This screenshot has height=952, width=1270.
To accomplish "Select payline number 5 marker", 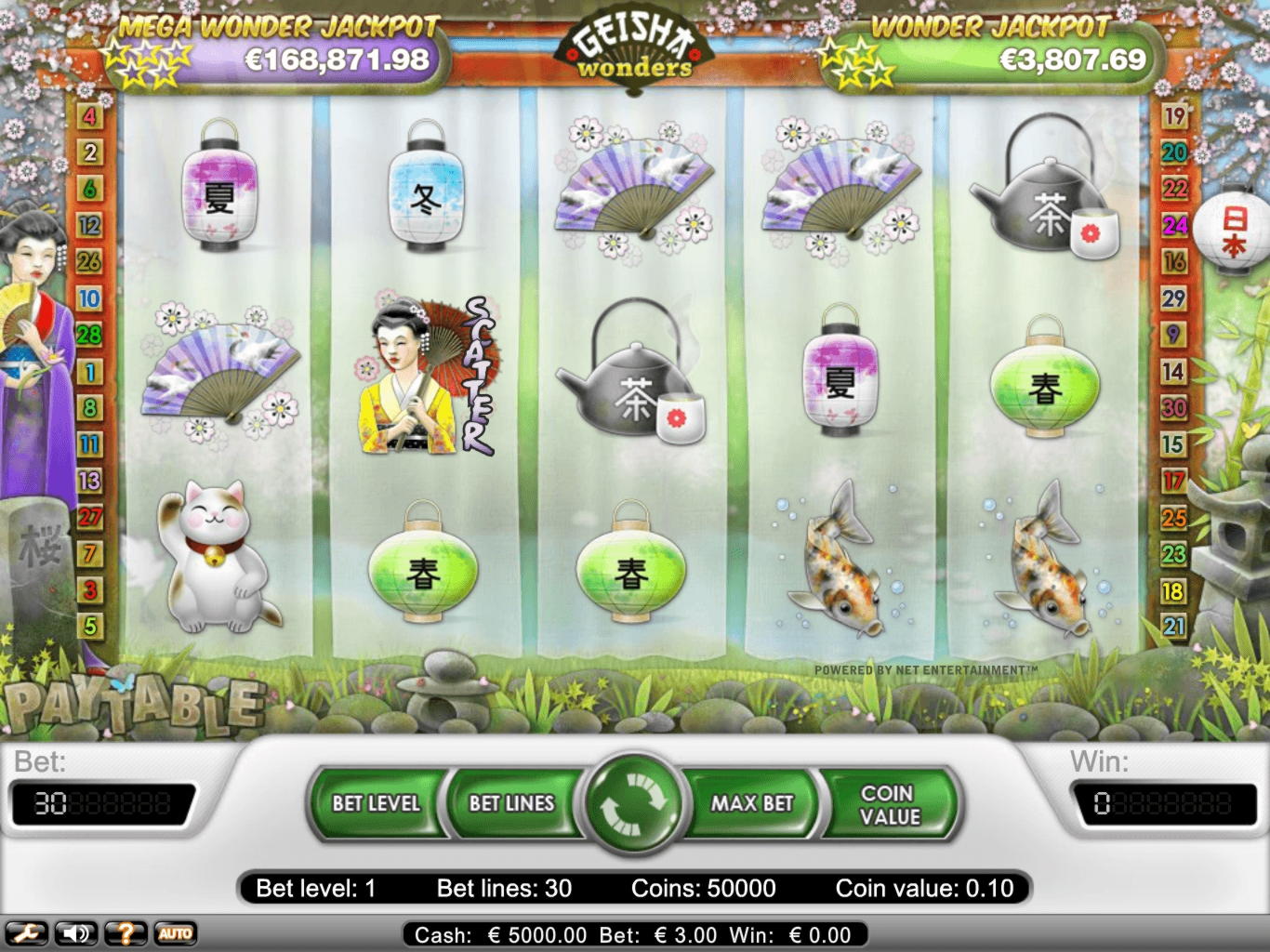I will [x=89, y=627].
